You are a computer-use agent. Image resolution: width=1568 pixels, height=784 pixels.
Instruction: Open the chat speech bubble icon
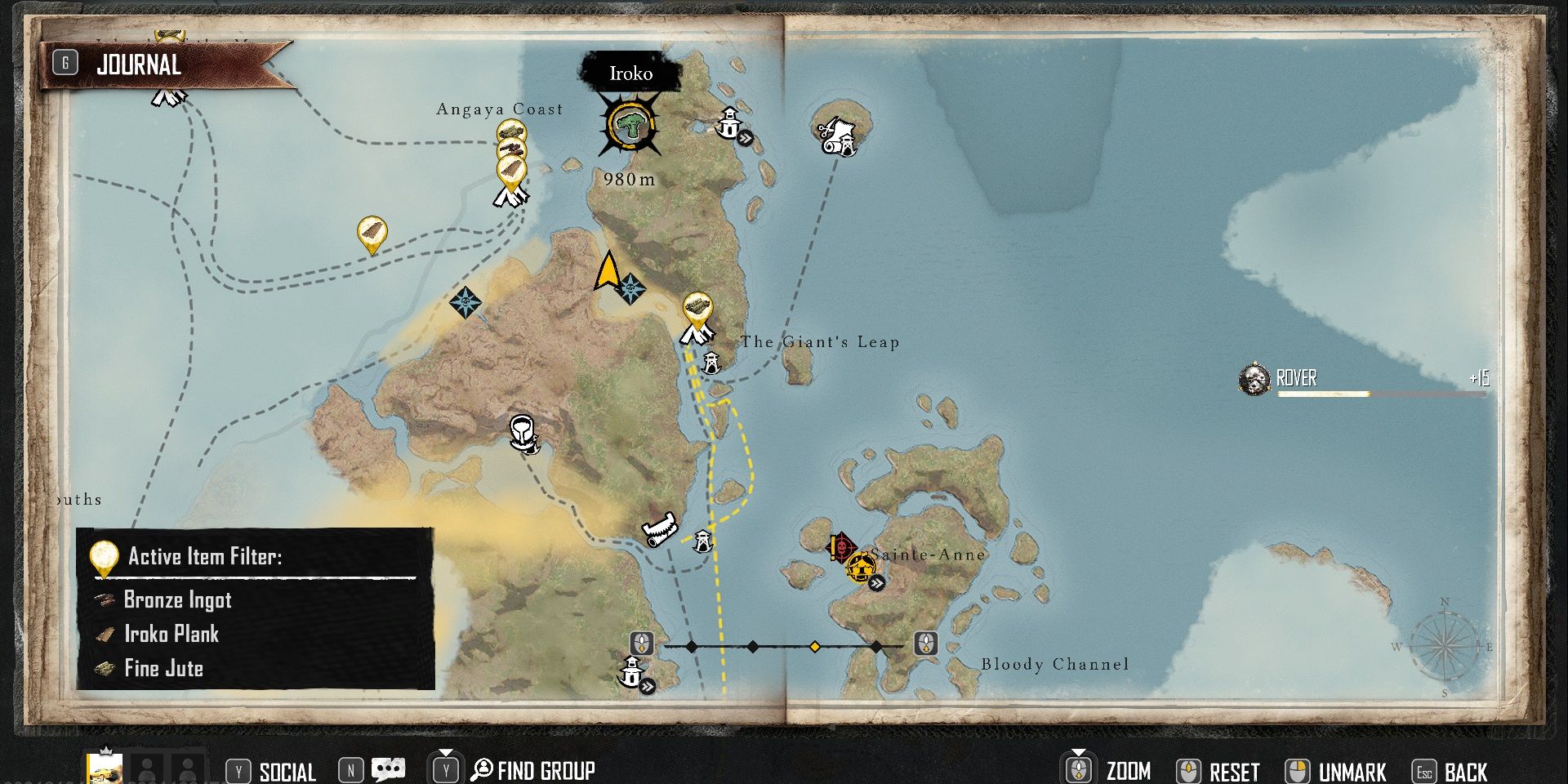pyautogui.click(x=388, y=770)
